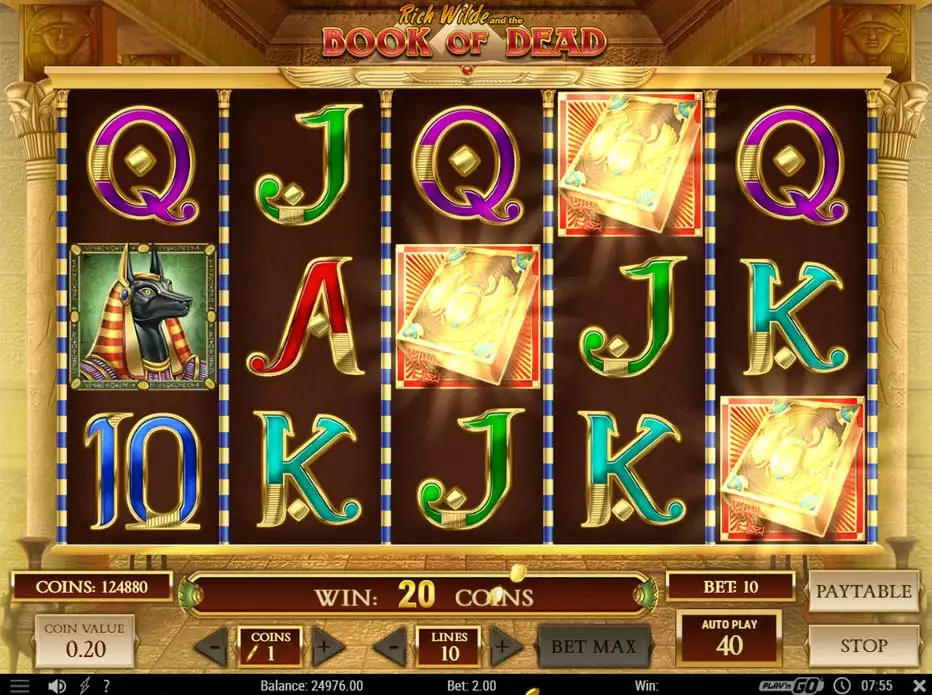Toggle the sound speaker icon
Image resolution: width=932 pixels, height=695 pixels.
coord(58,686)
